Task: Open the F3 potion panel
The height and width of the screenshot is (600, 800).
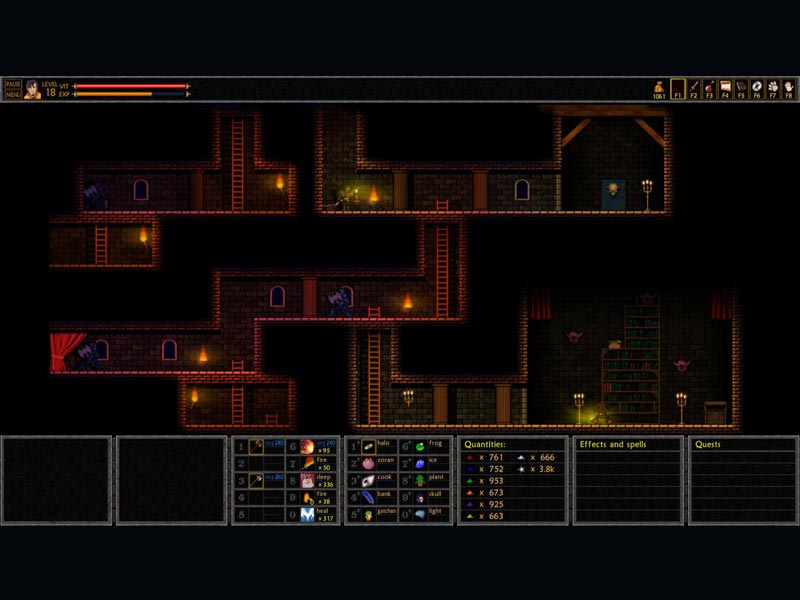Action: tap(709, 89)
